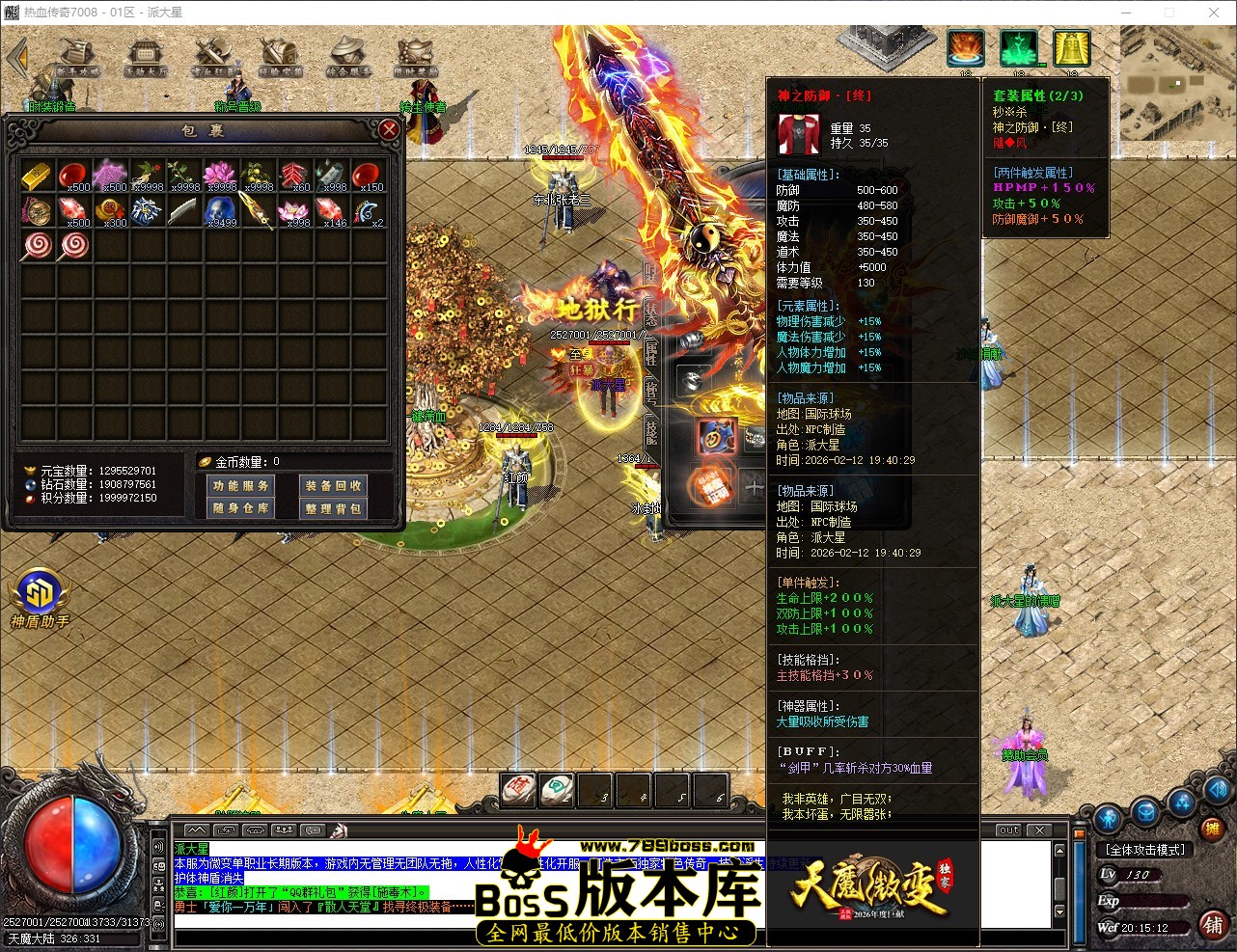
Task: Switch to the 状态 status tab
Action: click(x=649, y=313)
